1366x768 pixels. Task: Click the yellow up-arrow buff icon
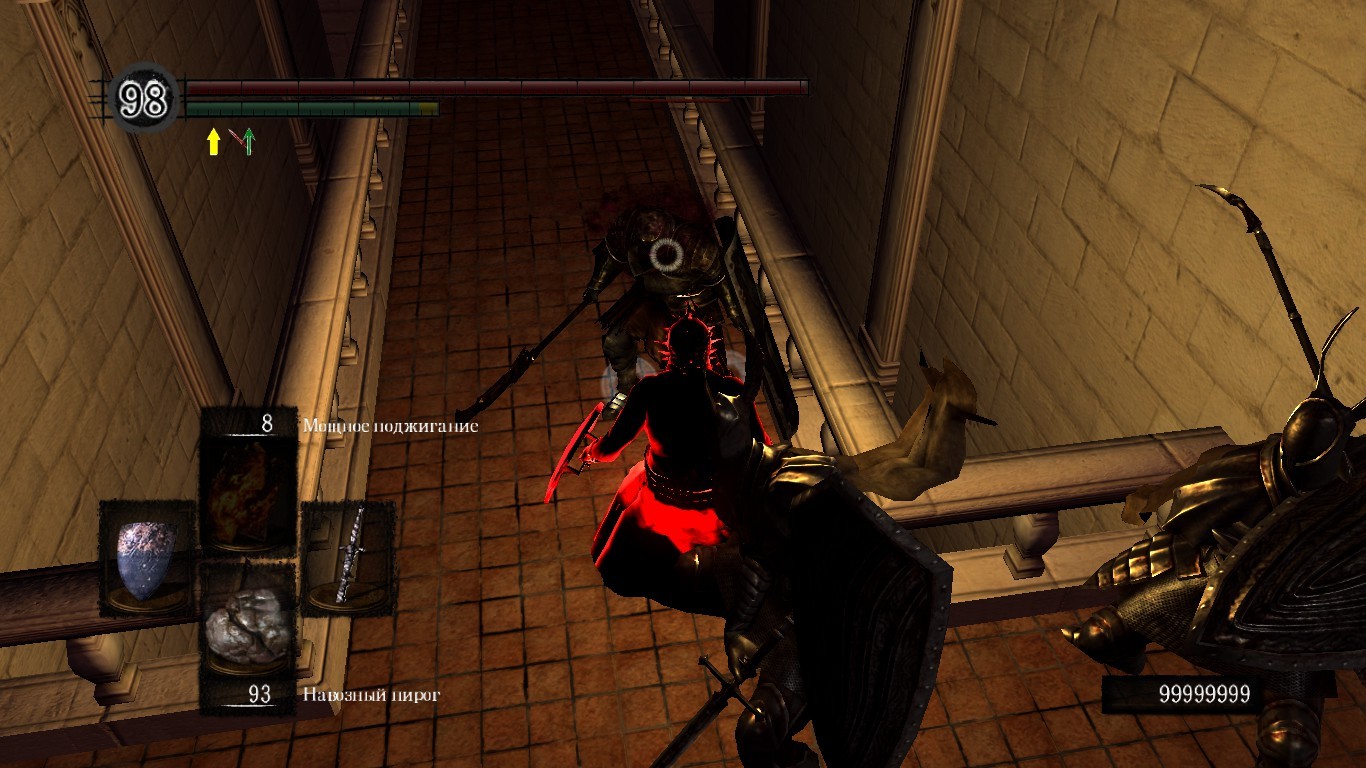(213, 142)
